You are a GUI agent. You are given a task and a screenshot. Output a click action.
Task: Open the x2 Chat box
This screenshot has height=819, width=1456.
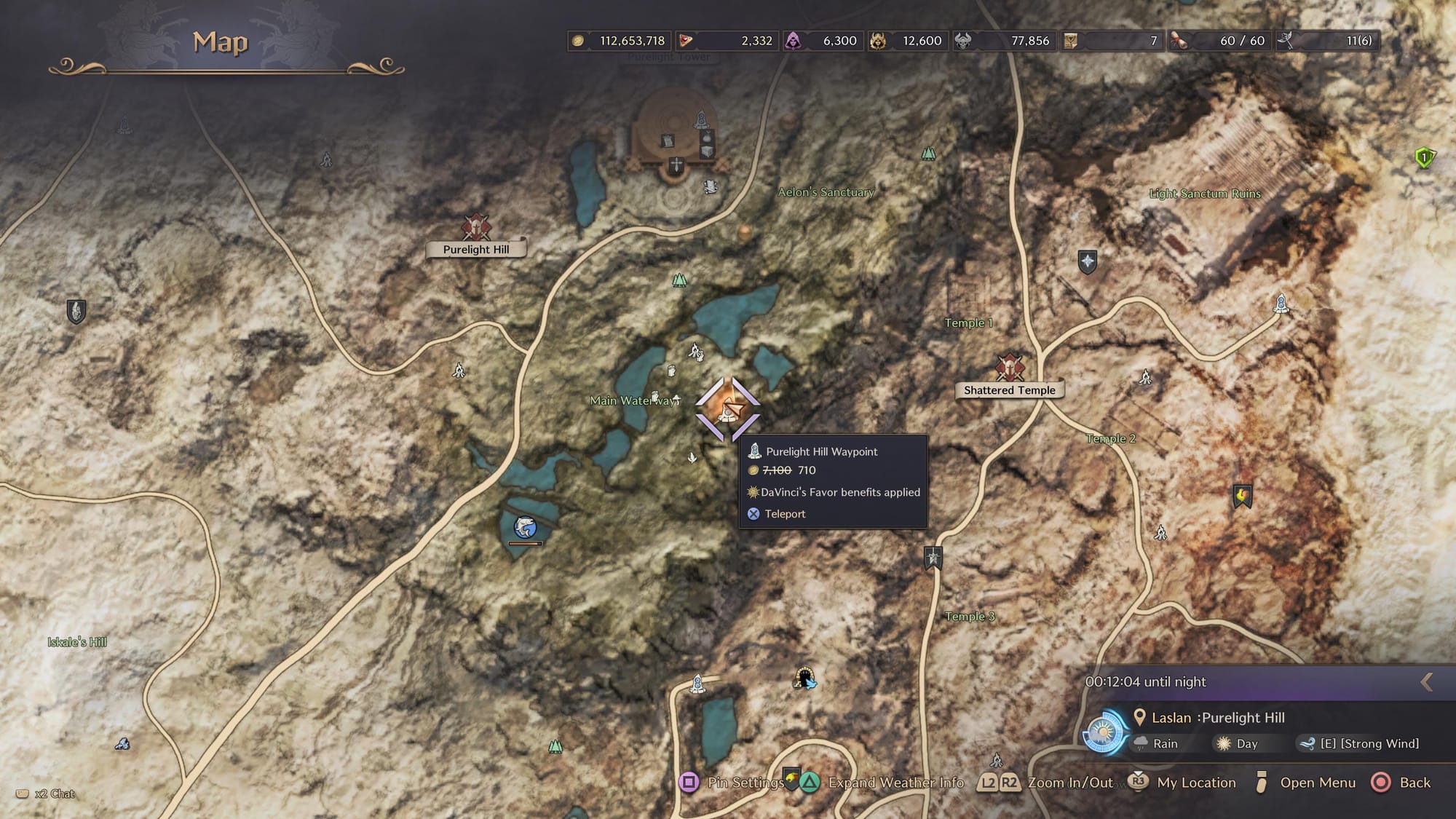coord(47,794)
